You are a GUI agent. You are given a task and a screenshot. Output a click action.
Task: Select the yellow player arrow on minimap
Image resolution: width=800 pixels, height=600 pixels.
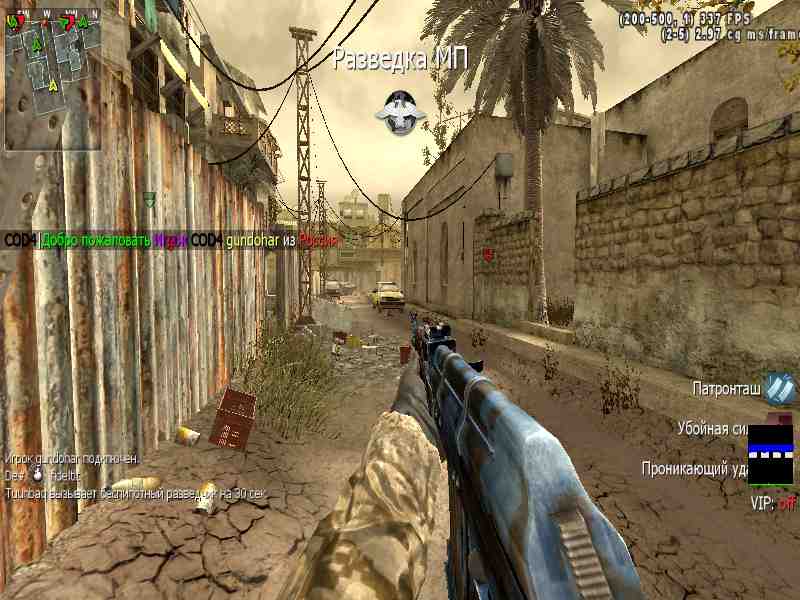[x=52, y=85]
